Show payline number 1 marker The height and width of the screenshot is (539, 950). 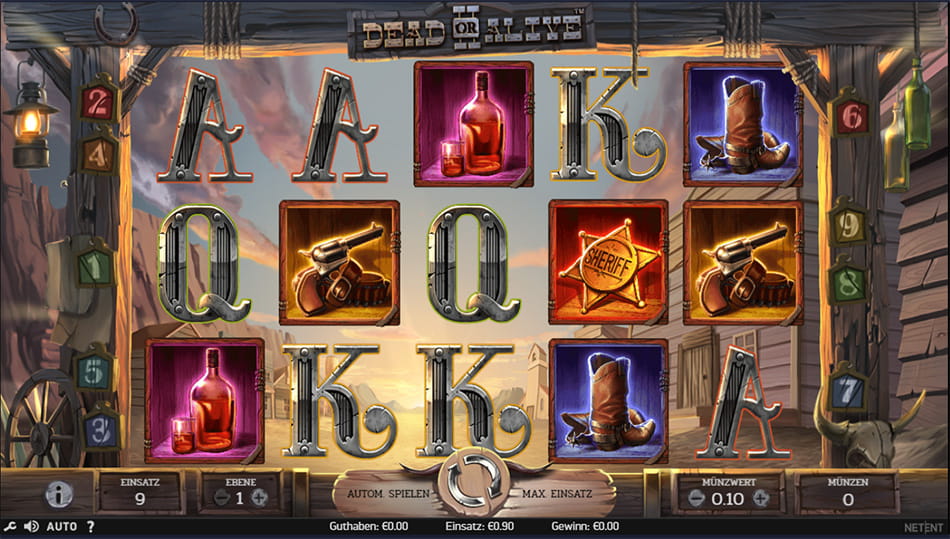(x=97, y=266)
